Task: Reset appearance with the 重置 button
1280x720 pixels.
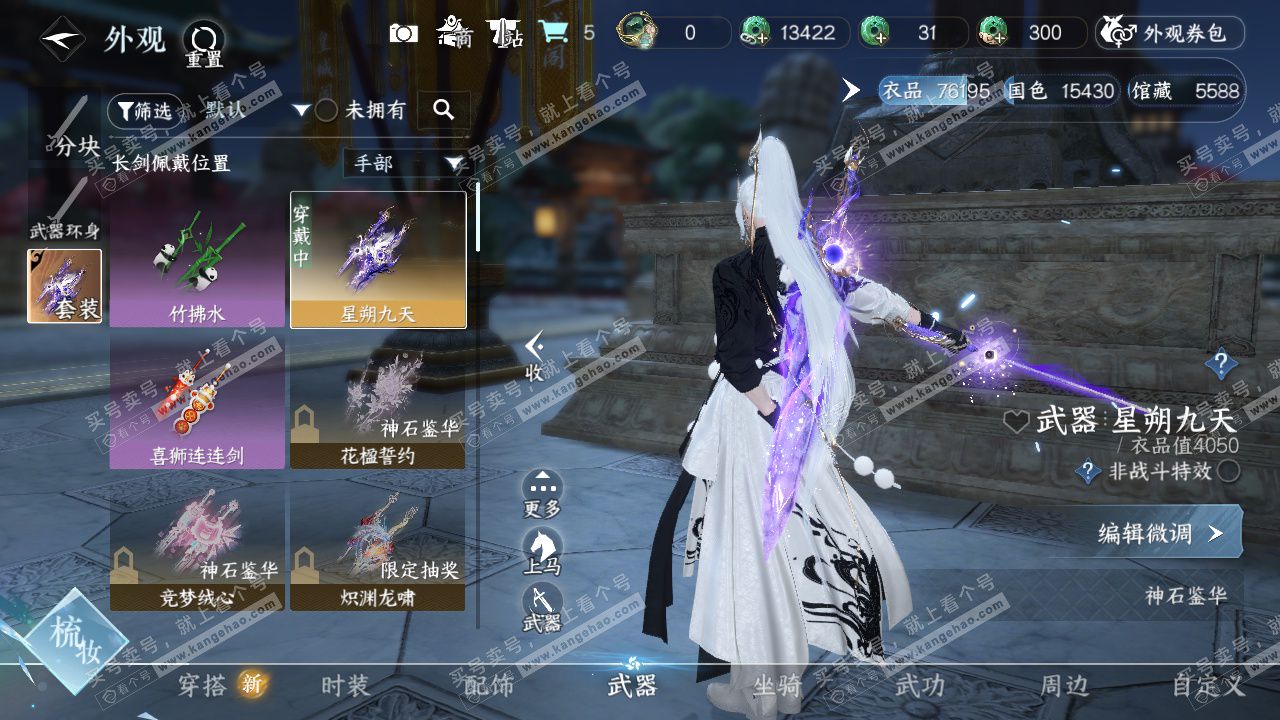Action: click(203, 44)
